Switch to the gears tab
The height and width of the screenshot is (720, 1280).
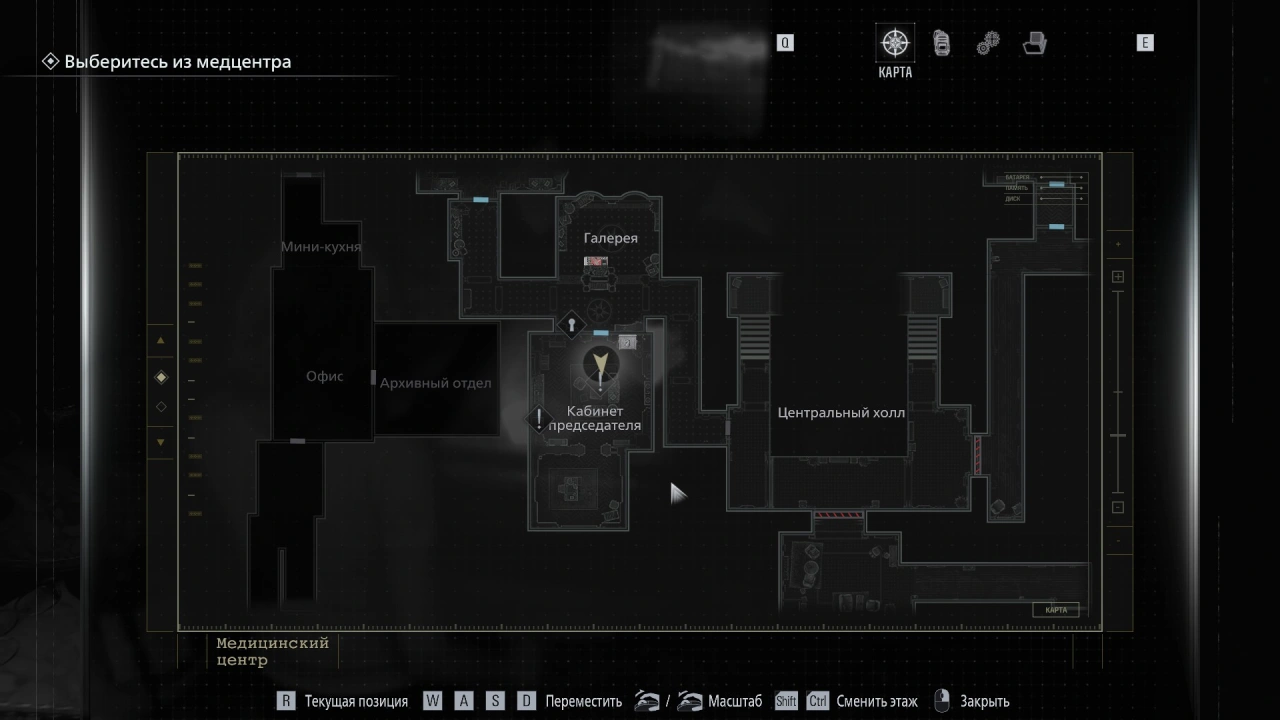pyautogui.click(x=987, y=44)
